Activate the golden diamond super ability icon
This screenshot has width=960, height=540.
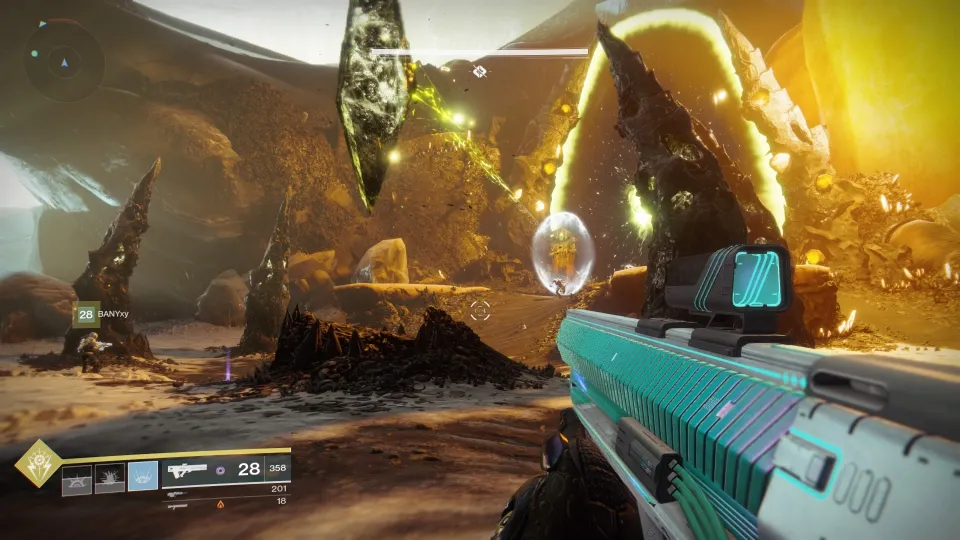coord(39,462)
